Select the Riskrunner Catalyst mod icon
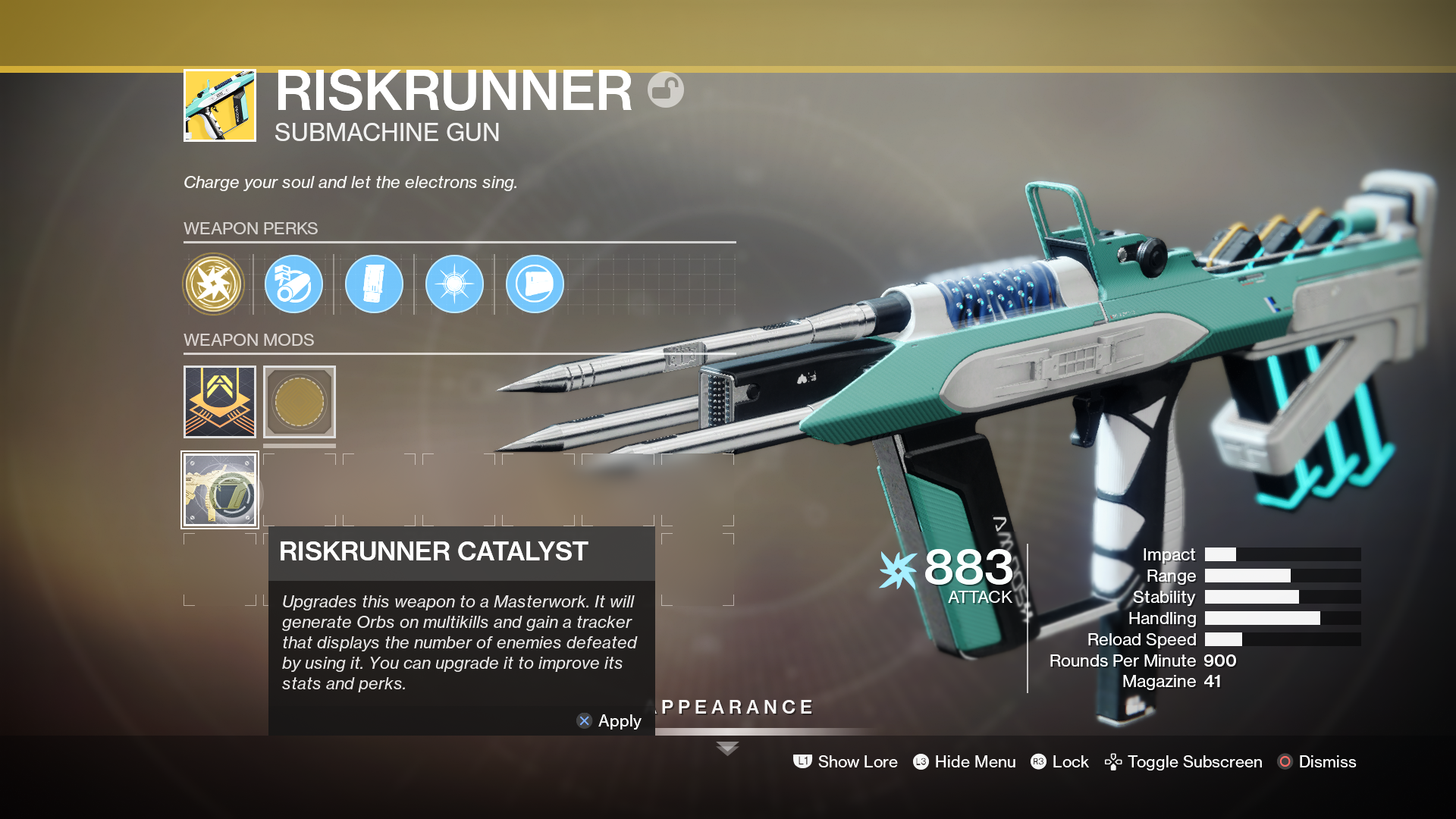1456x819 pixels. pos(220,491)
